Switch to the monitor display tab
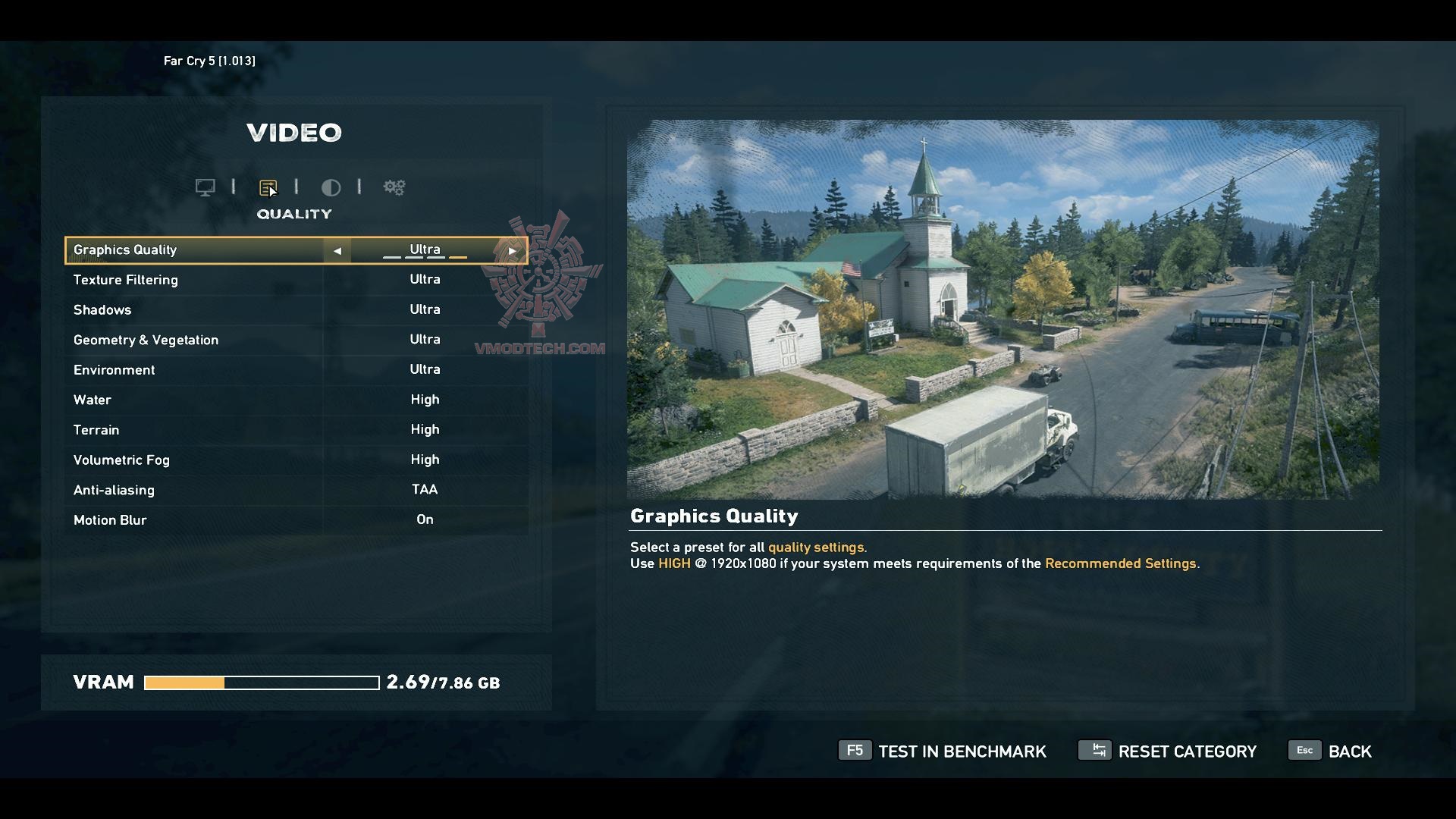The image size is (1456, 819). (x=205, y=187)
